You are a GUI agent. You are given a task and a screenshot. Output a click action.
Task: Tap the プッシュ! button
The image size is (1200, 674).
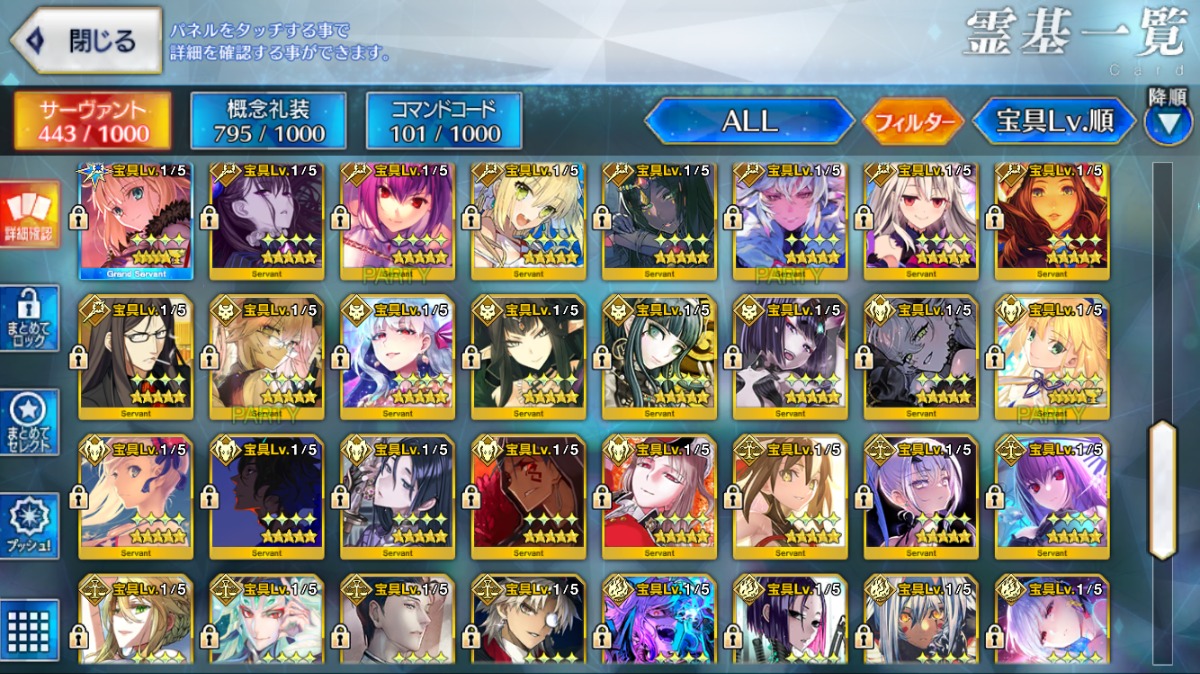click(29, 526)
